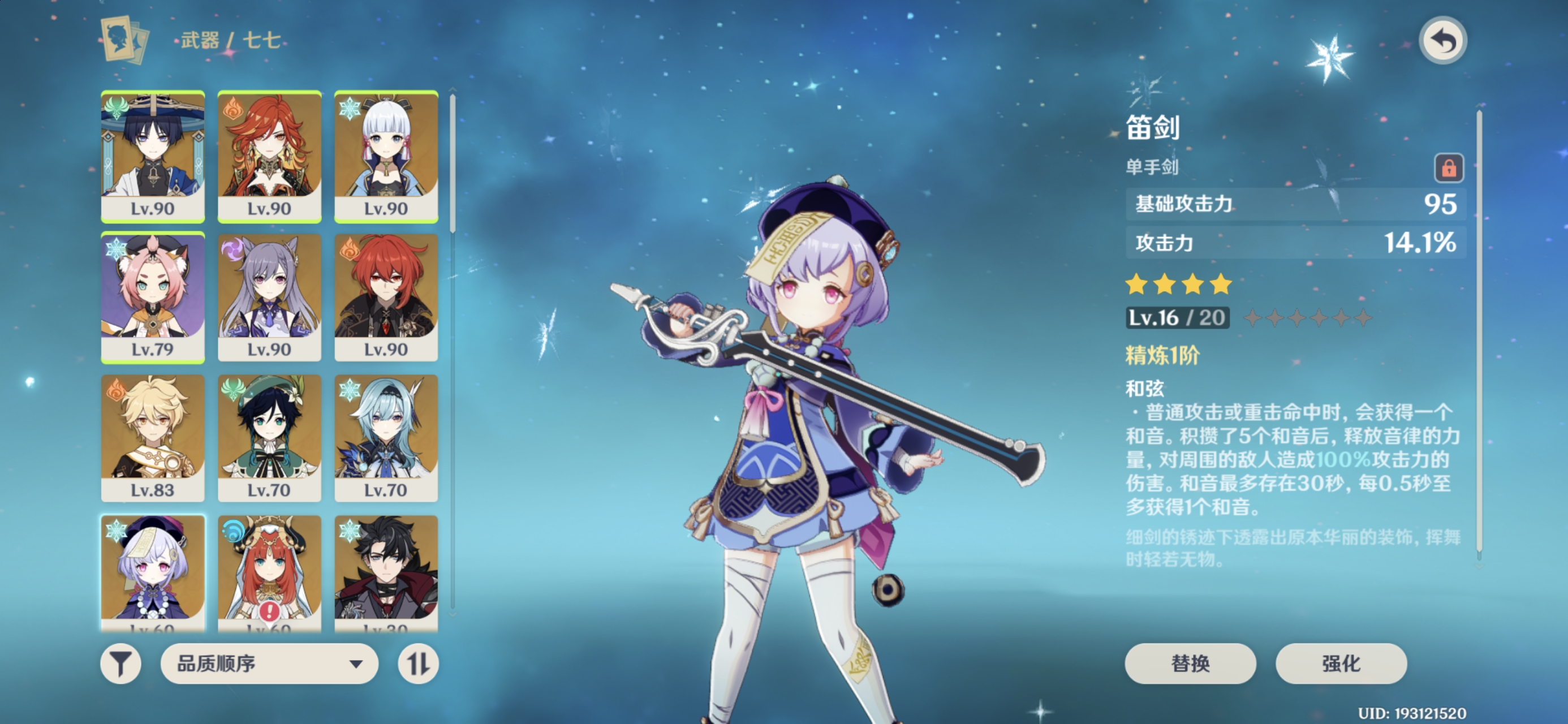Click the 替换 (replace) weapon button
This screenshot has width=1568, height=724.
point(1190,663)
